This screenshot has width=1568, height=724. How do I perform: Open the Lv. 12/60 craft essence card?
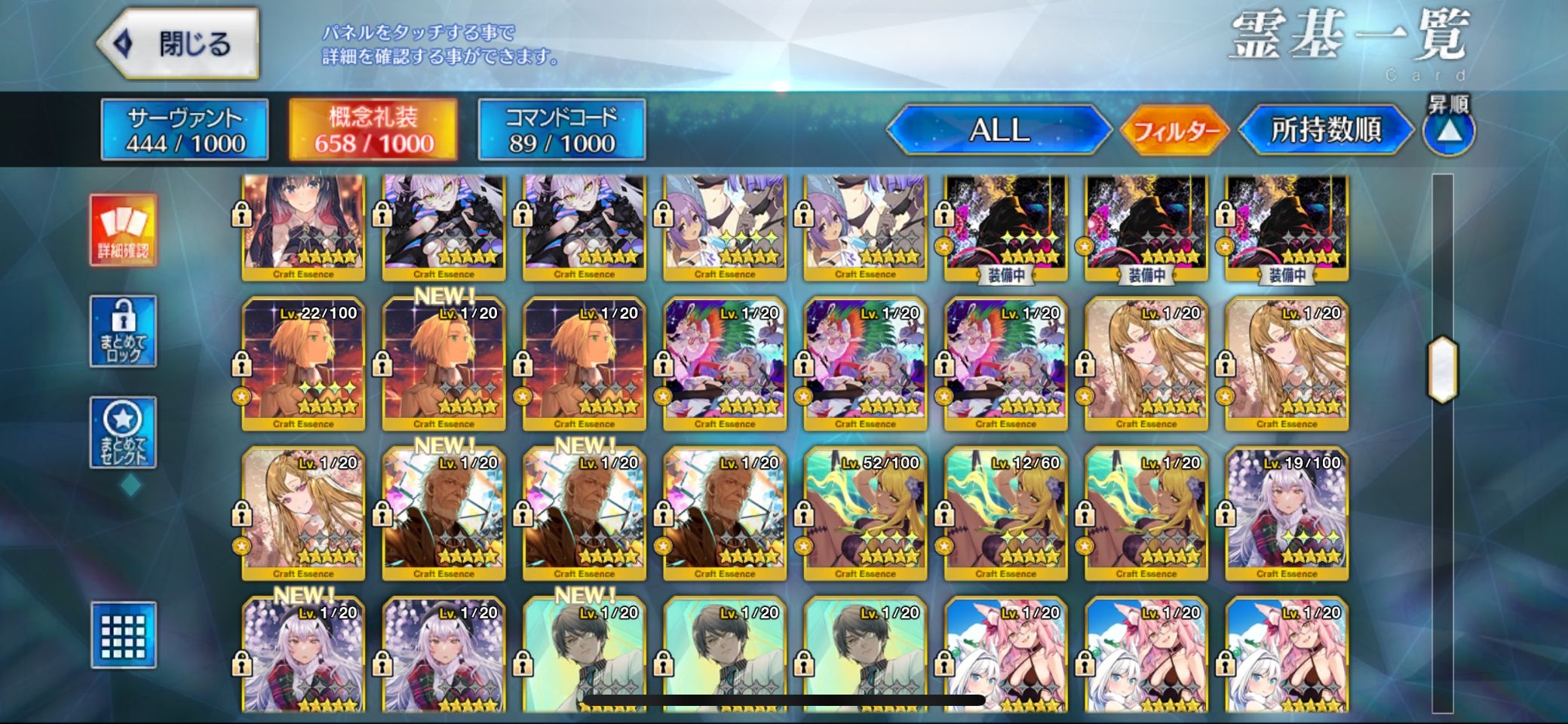(1005, 514)
